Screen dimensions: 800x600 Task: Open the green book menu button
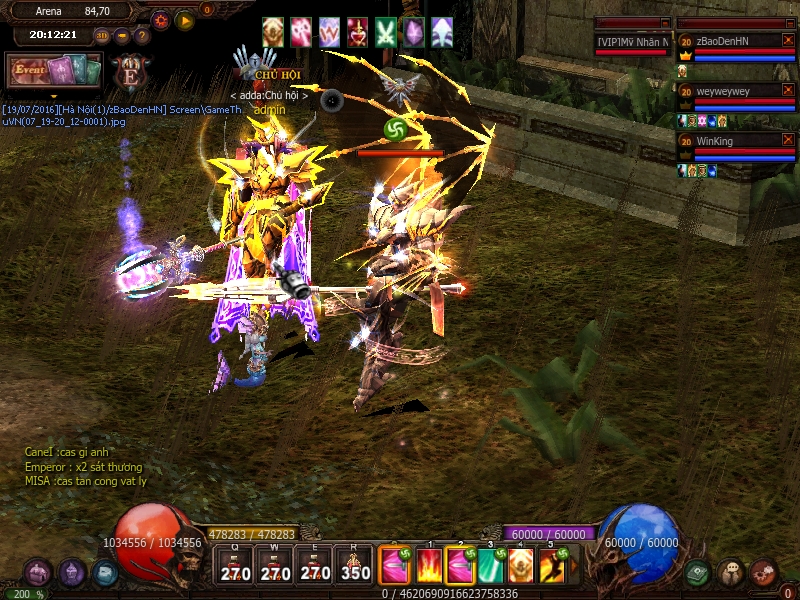tap(698, 573)
